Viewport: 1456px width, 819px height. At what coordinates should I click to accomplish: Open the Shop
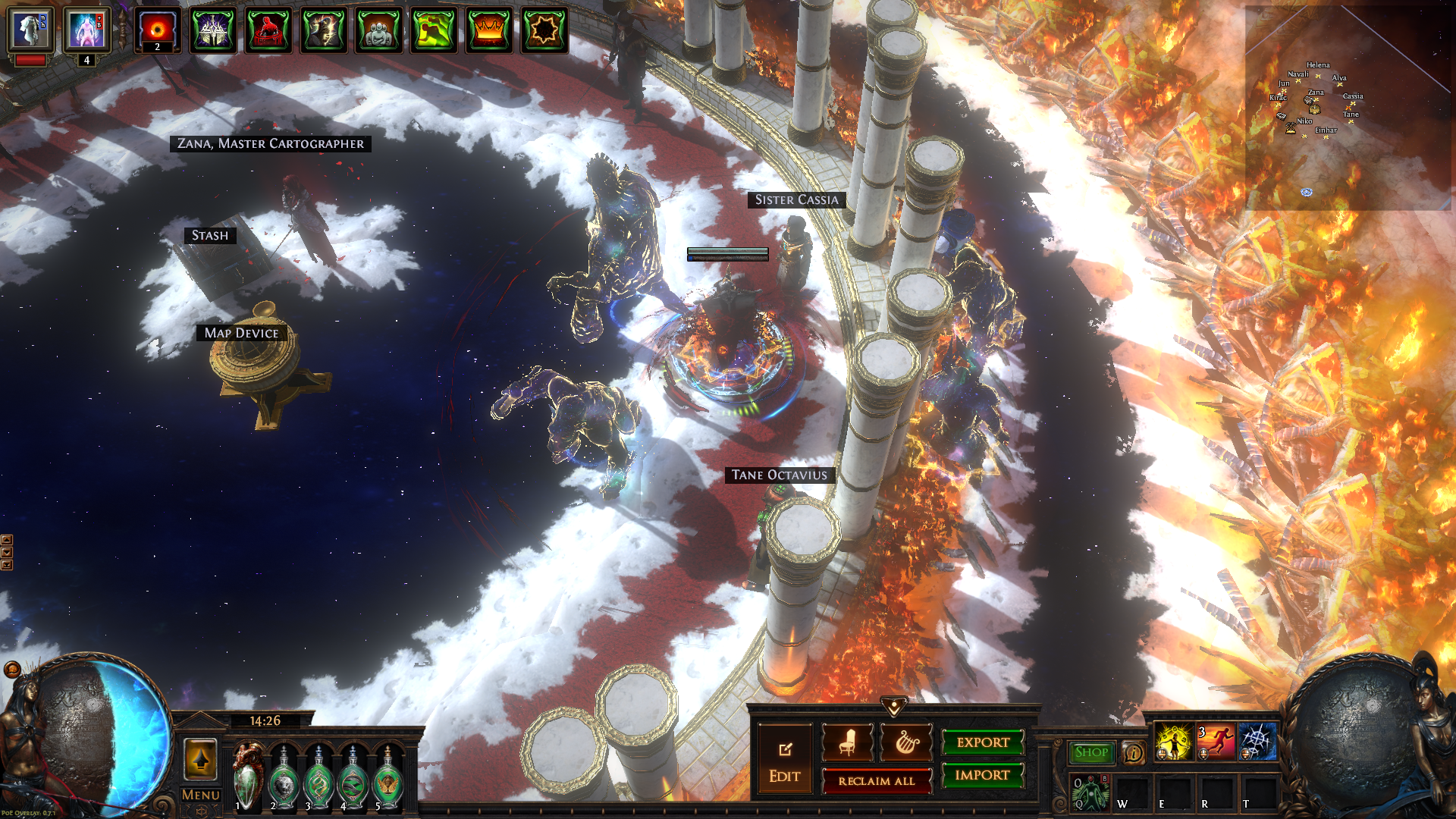pos(1091,752)
